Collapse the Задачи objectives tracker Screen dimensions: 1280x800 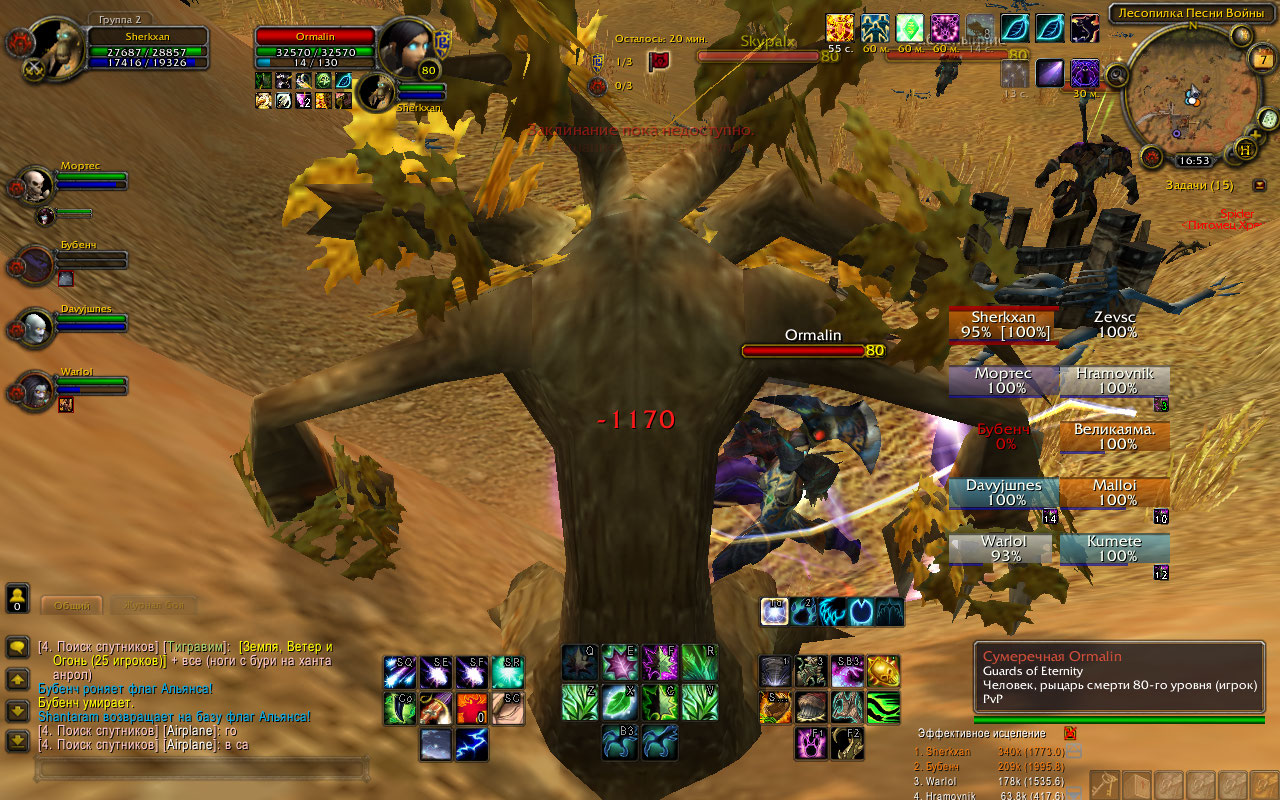coord(1259,185)
